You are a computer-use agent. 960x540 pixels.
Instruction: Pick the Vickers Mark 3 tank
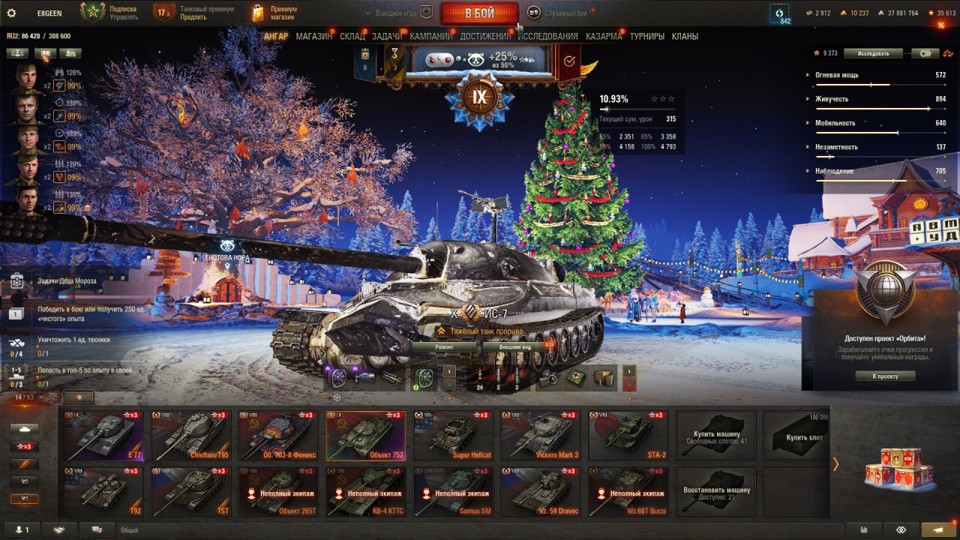539,435
